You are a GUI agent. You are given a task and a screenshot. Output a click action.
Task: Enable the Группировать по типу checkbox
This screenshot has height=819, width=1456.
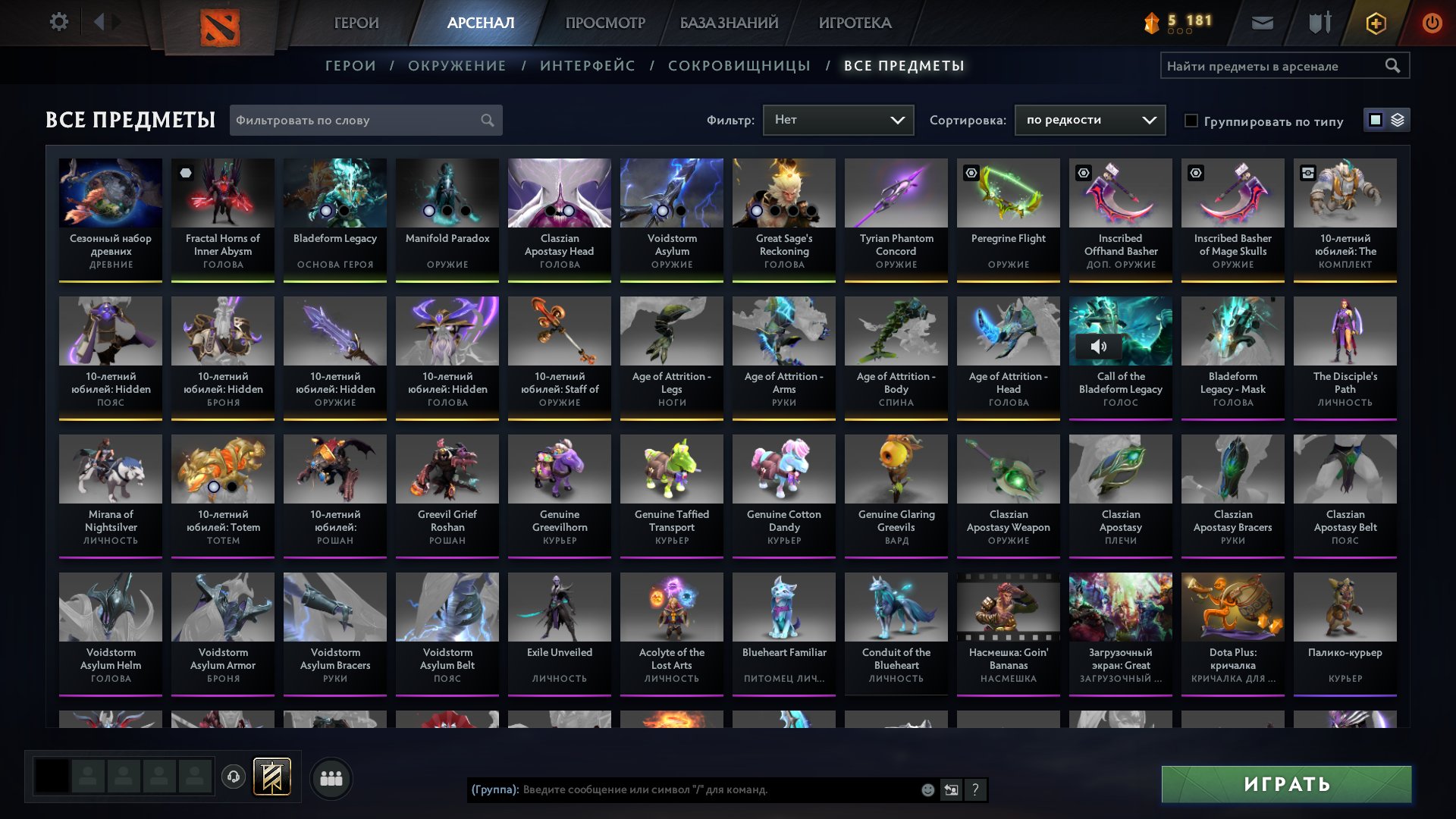tap(1192, 121)
